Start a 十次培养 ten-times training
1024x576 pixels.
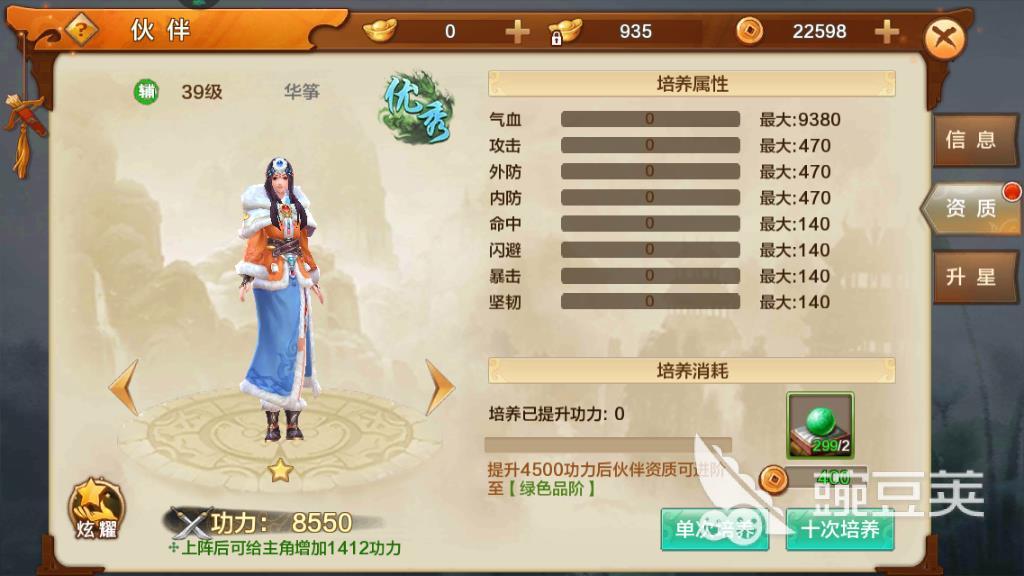click(x=840, y=529)
